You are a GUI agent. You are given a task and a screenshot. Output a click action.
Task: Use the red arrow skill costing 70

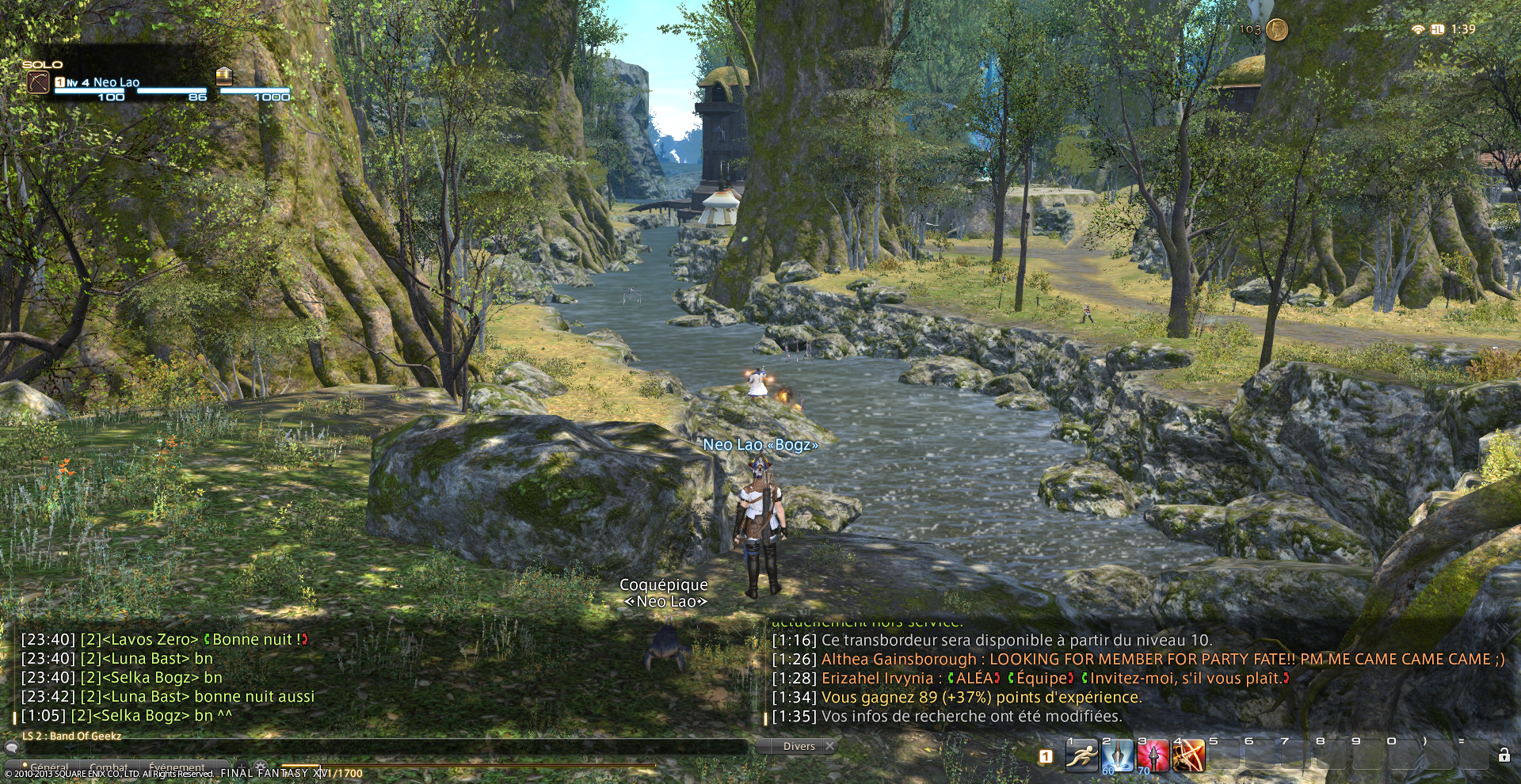1153,757
